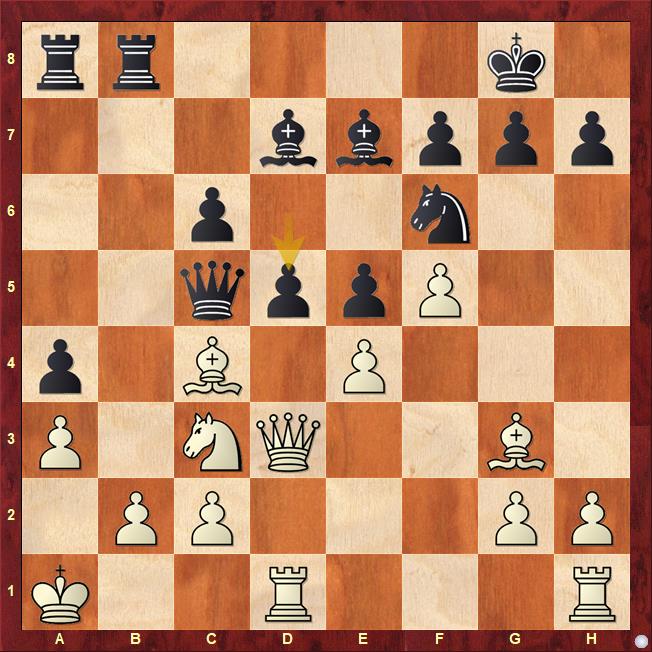Pick the white rook on h1

594,593
